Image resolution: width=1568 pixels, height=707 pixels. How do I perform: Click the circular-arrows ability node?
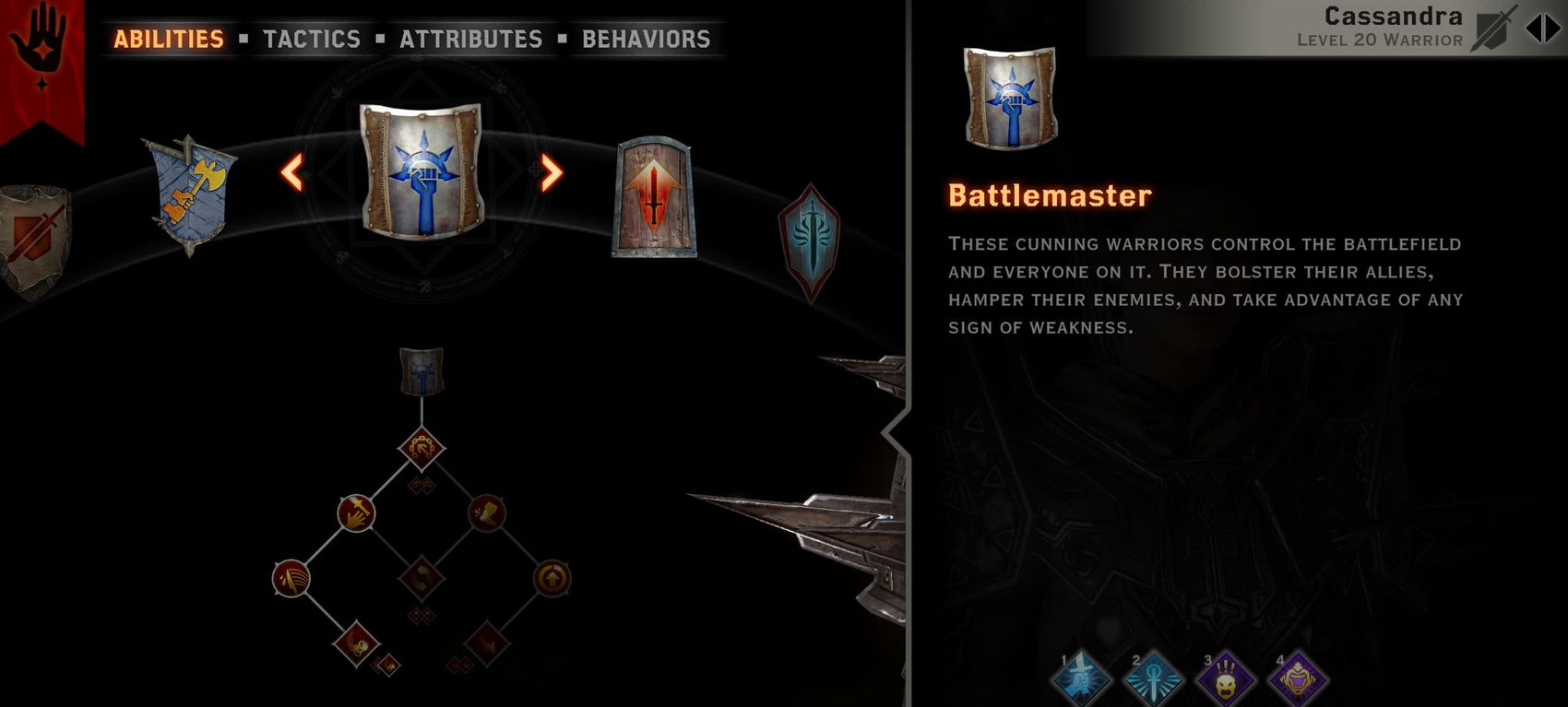pyautogui.click(x=421, y=579)
